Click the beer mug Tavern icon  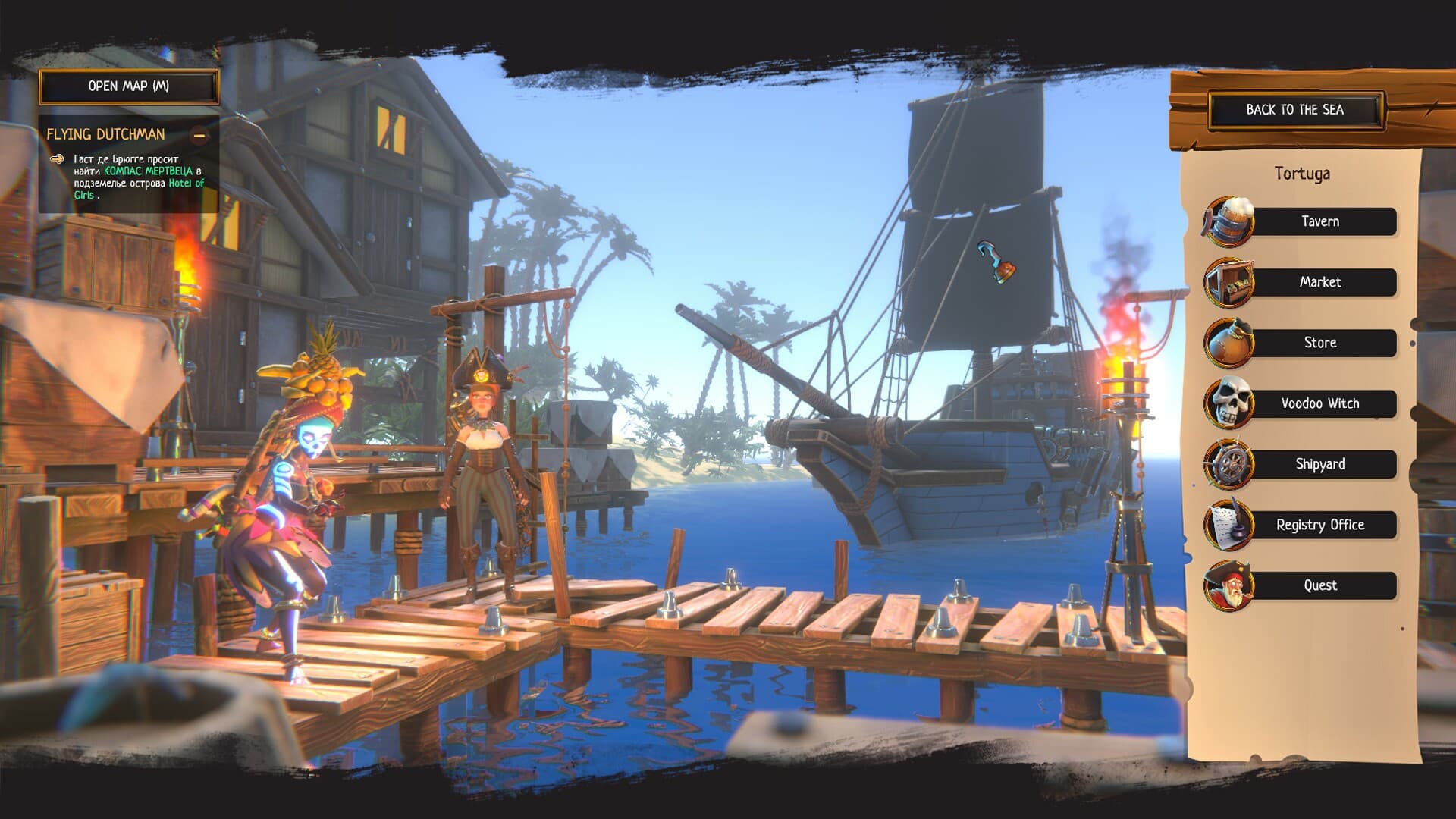(x=1228, y=221)
